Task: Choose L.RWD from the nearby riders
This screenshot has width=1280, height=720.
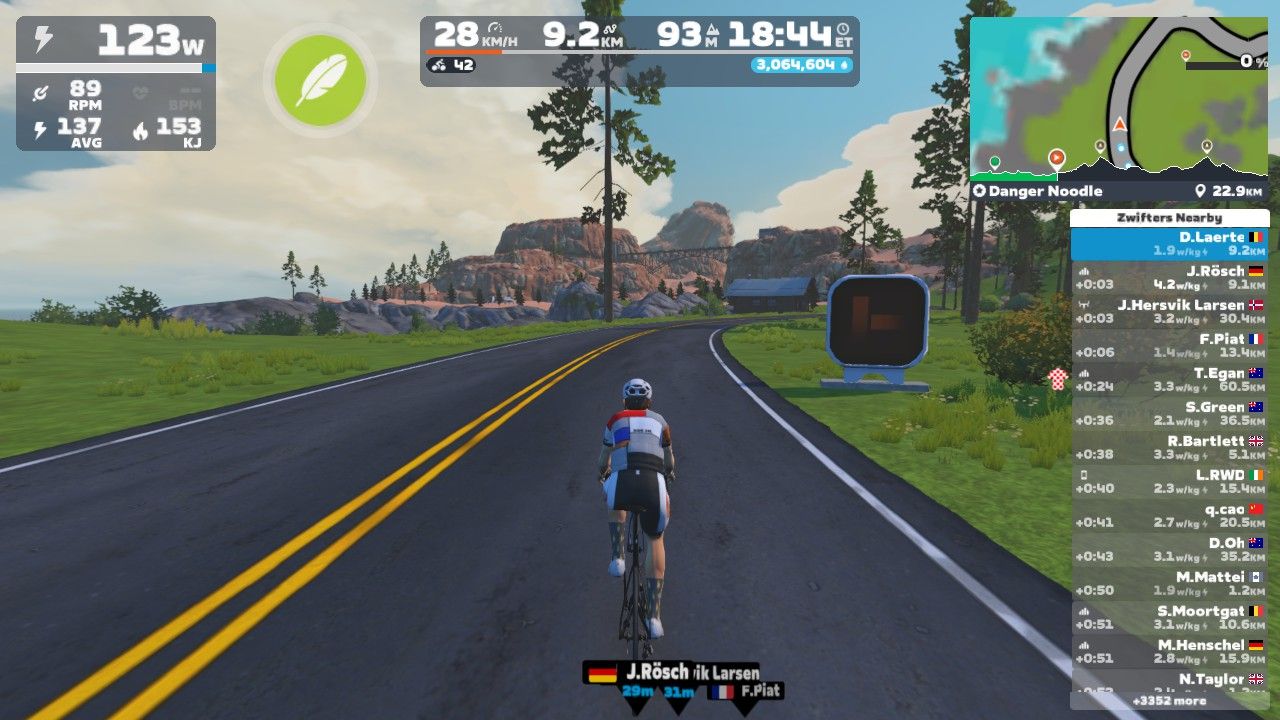Action: (x=1169, y=482)
